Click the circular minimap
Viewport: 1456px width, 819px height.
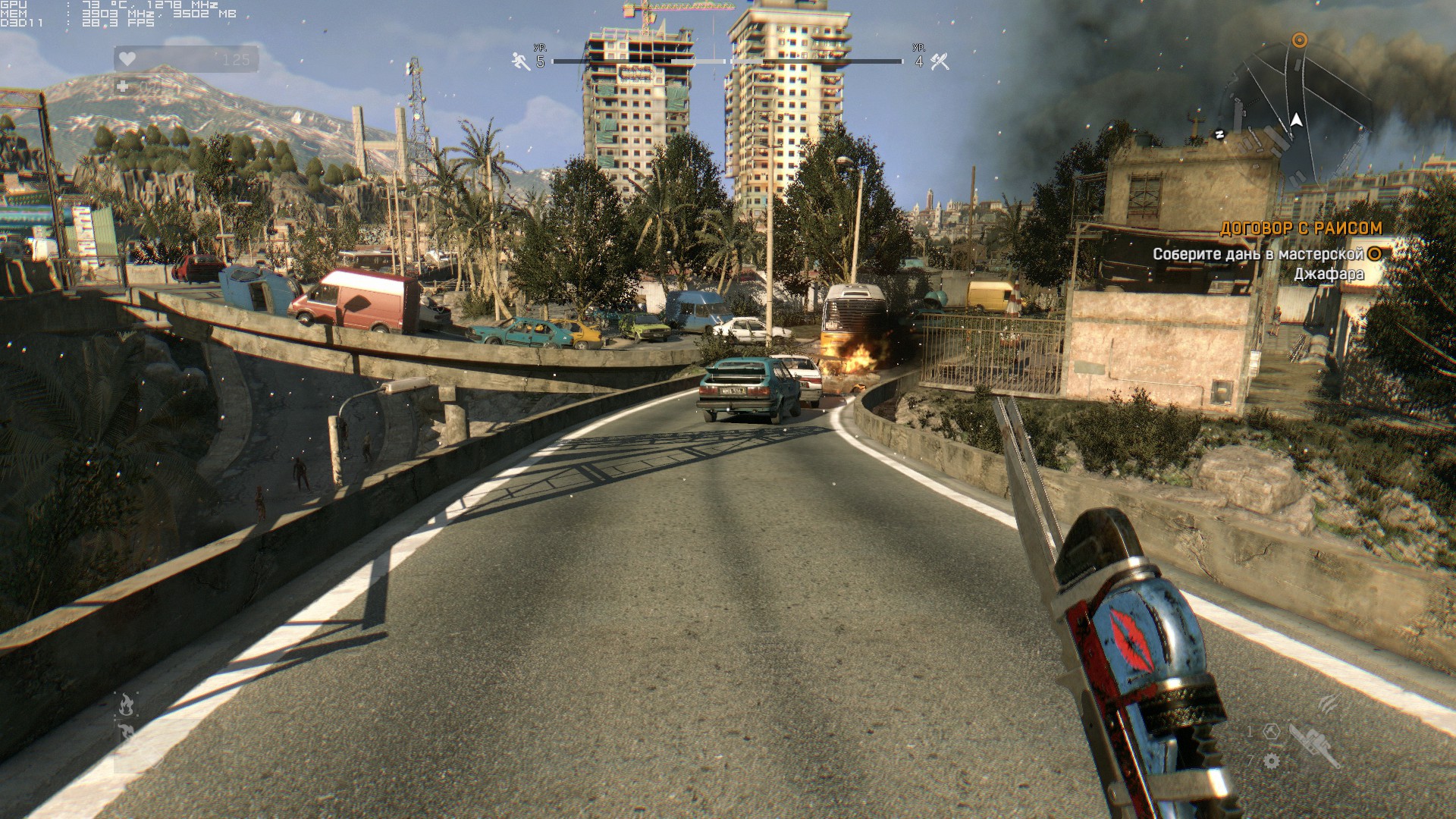tap(1298, 114)
